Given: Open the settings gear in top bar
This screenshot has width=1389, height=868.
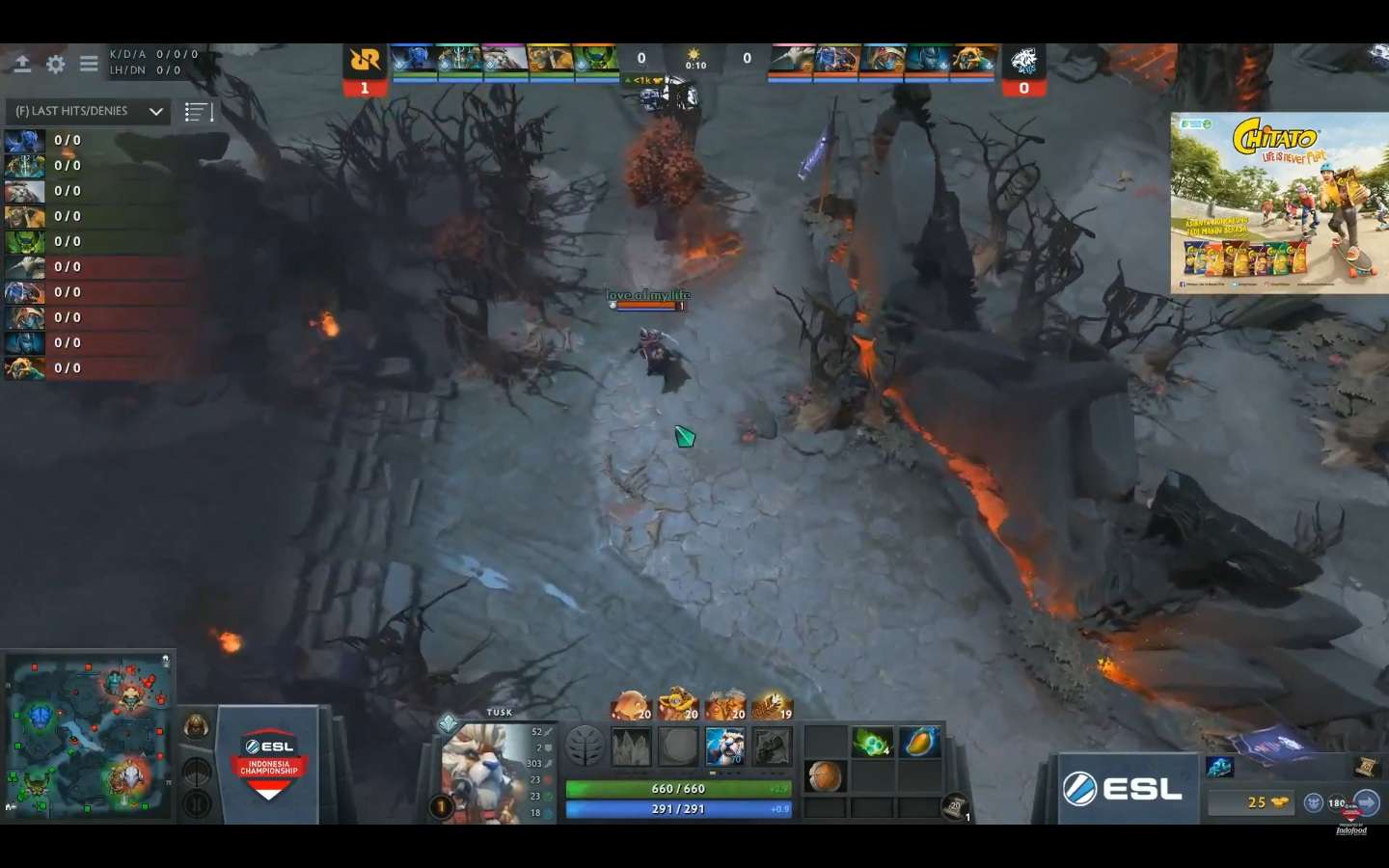Looking at the screenshot, I should coord(56,65).
